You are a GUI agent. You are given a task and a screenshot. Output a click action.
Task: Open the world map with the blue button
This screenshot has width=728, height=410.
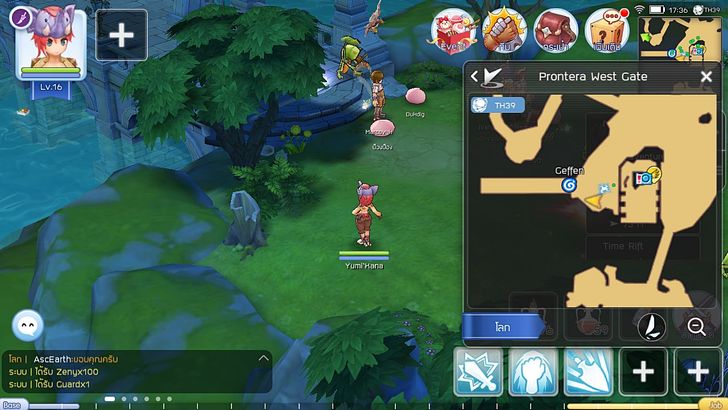click(x=504, y=326)
